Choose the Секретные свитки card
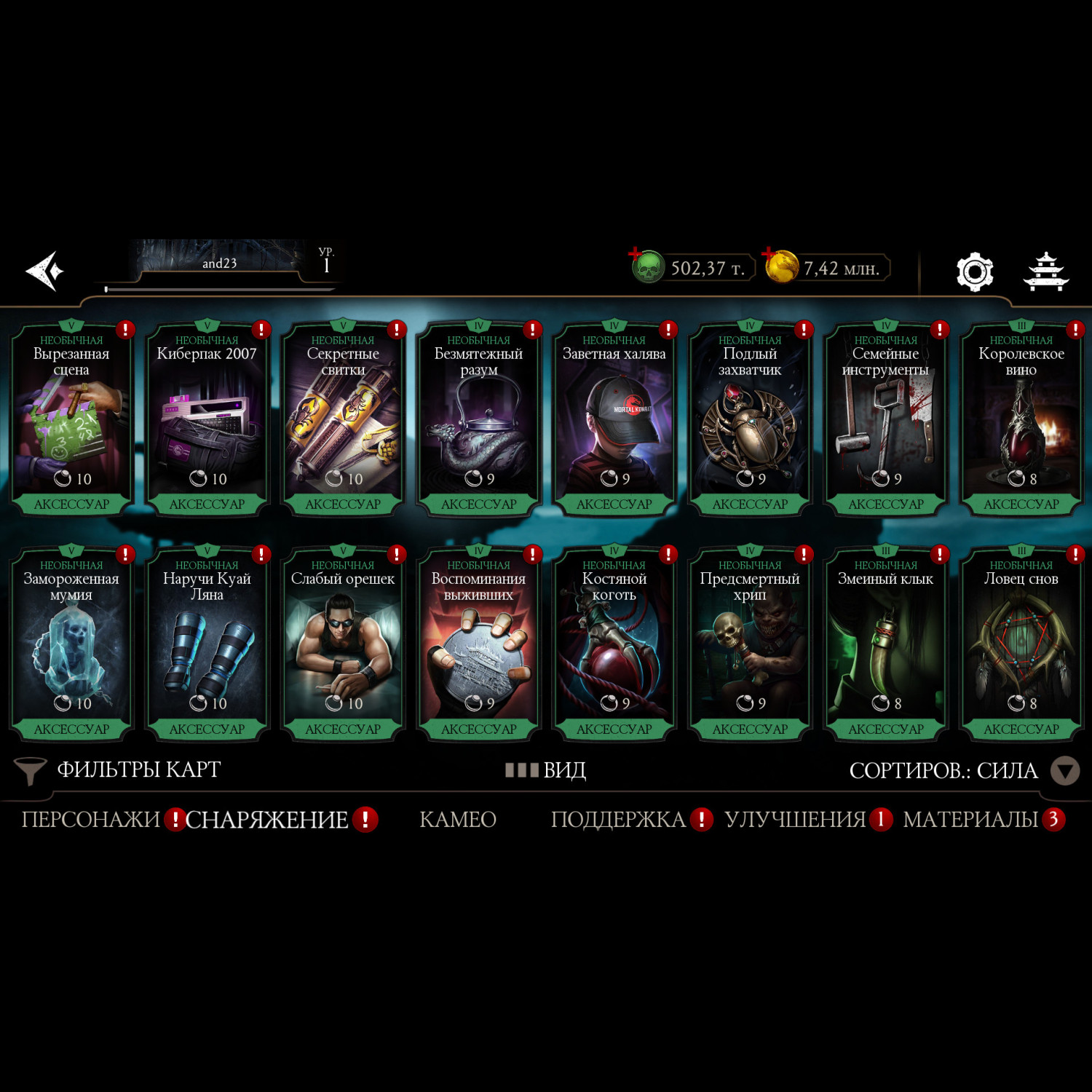This screenshot has height=1092, width=1092. pos(343,419)
